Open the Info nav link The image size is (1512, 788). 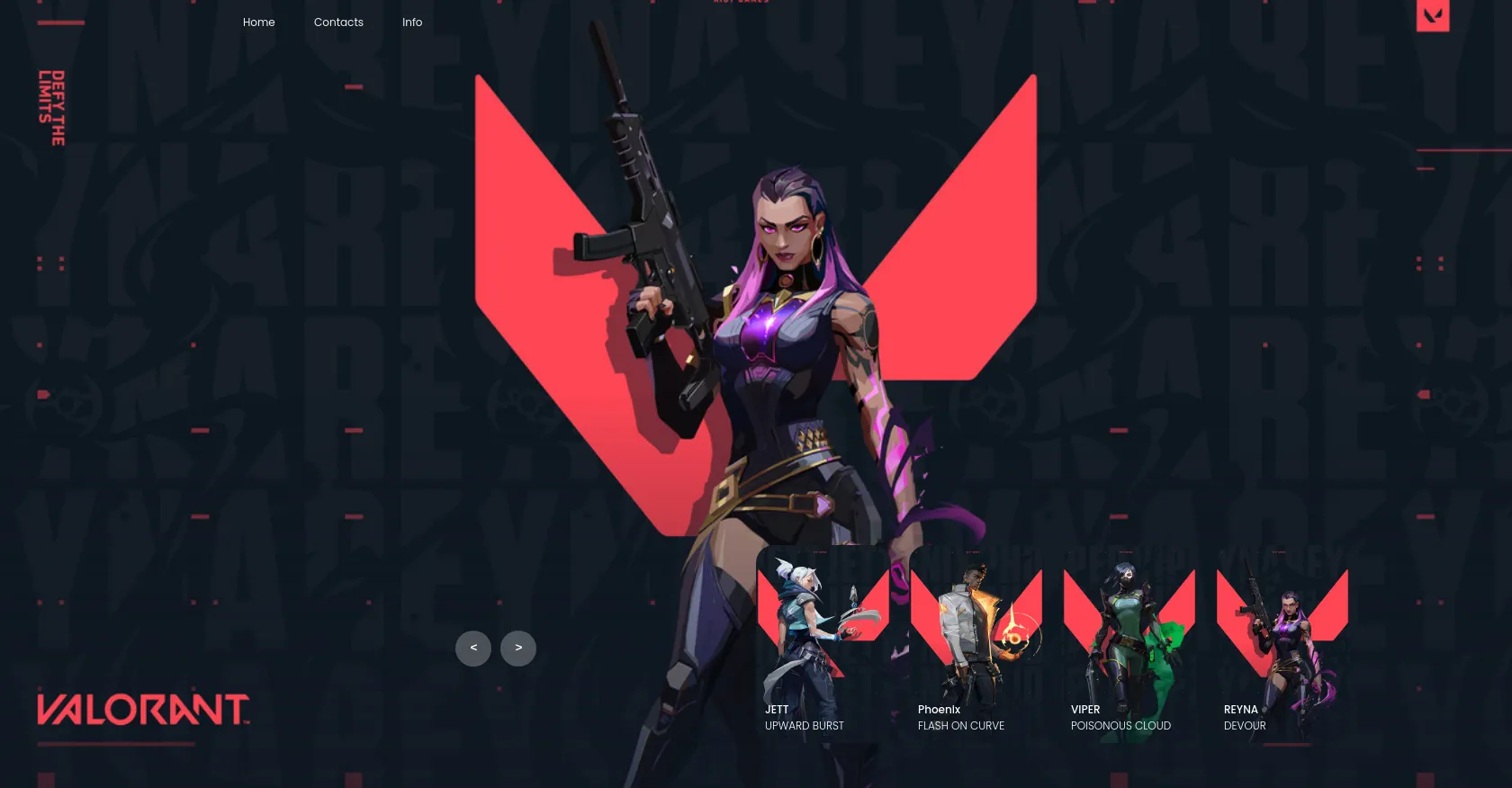pos(412,22)
